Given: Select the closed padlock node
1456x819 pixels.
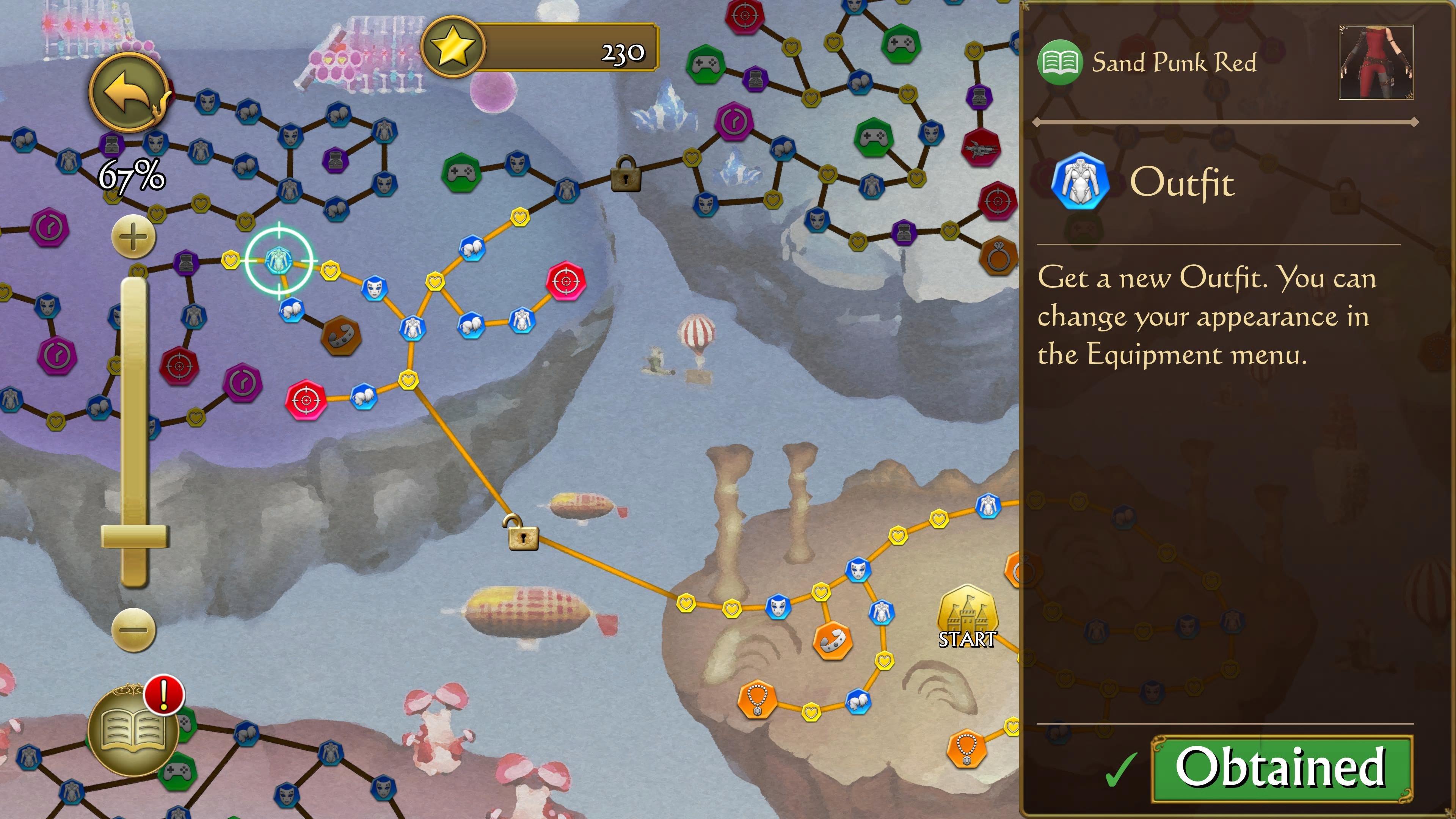Looking at the screenshot, I should (625, 175).
